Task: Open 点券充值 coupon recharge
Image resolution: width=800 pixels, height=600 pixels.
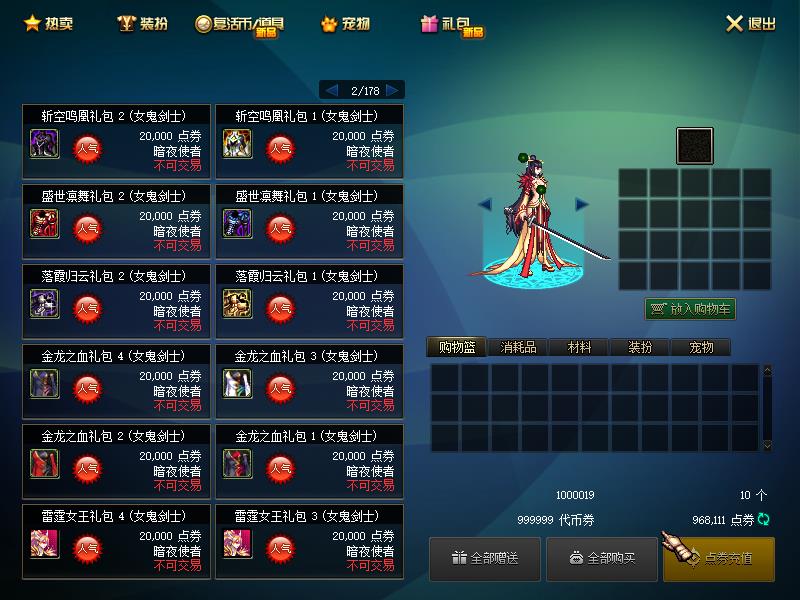Action: click(718, 558)
